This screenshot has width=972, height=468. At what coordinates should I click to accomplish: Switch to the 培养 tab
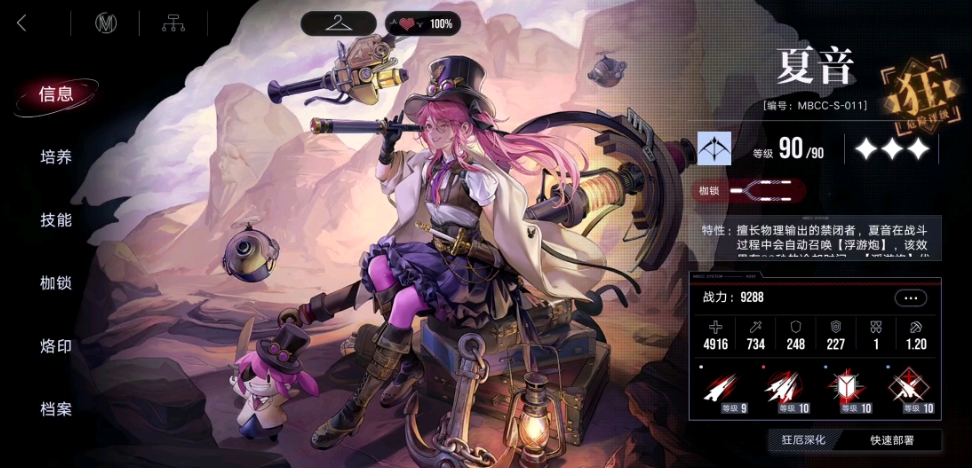pos(56,157)
